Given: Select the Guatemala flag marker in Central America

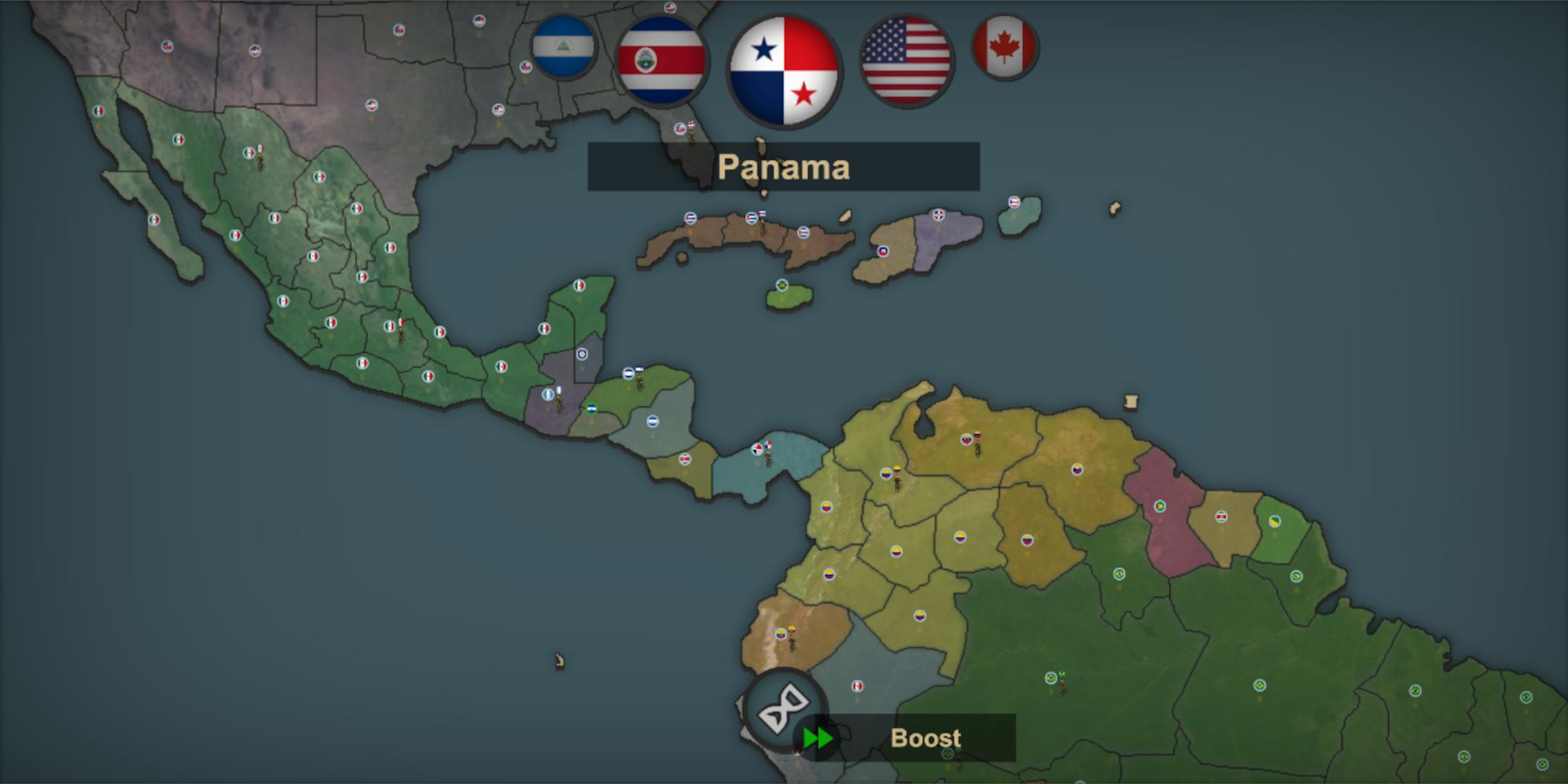Looking at the screenshot, I should 547,394.
